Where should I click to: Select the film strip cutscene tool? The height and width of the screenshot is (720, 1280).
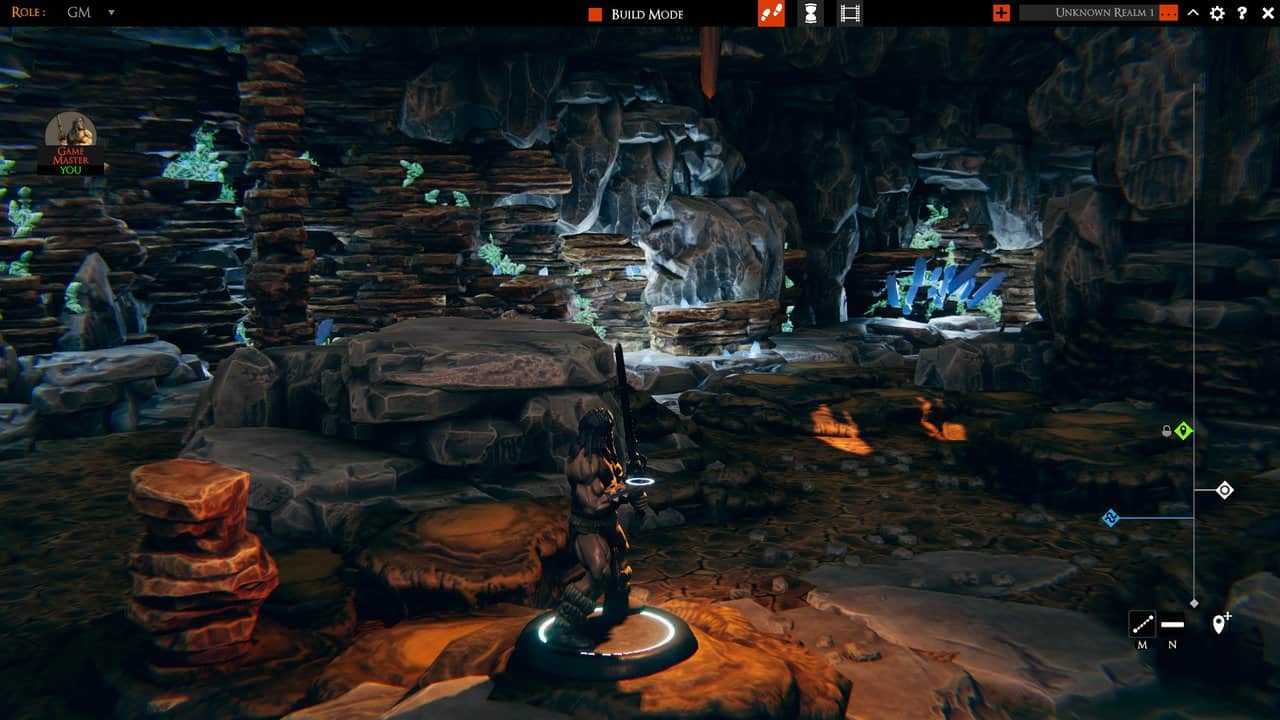coord(851,13)
